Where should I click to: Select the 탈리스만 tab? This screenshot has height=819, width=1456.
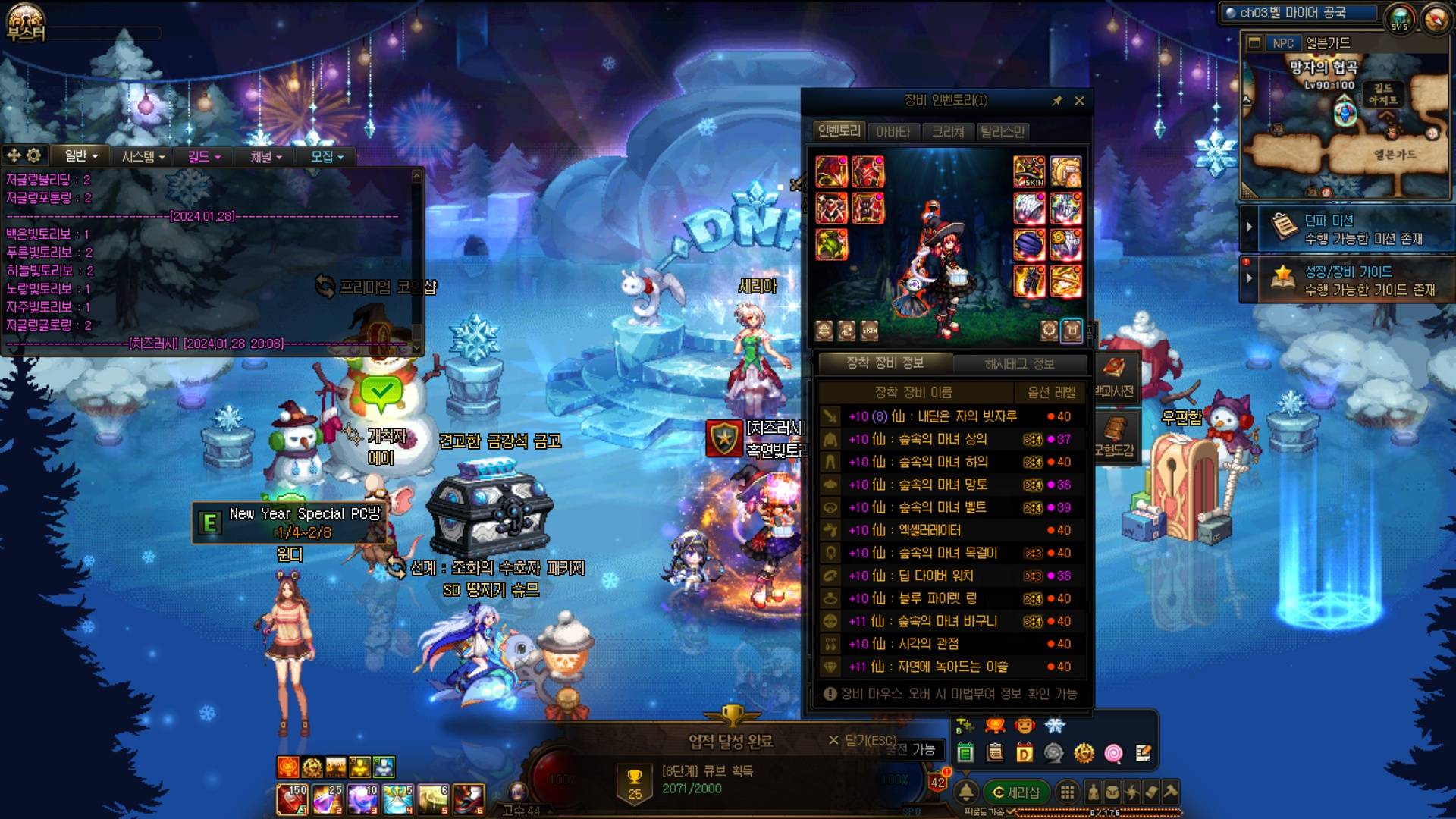1003,132
